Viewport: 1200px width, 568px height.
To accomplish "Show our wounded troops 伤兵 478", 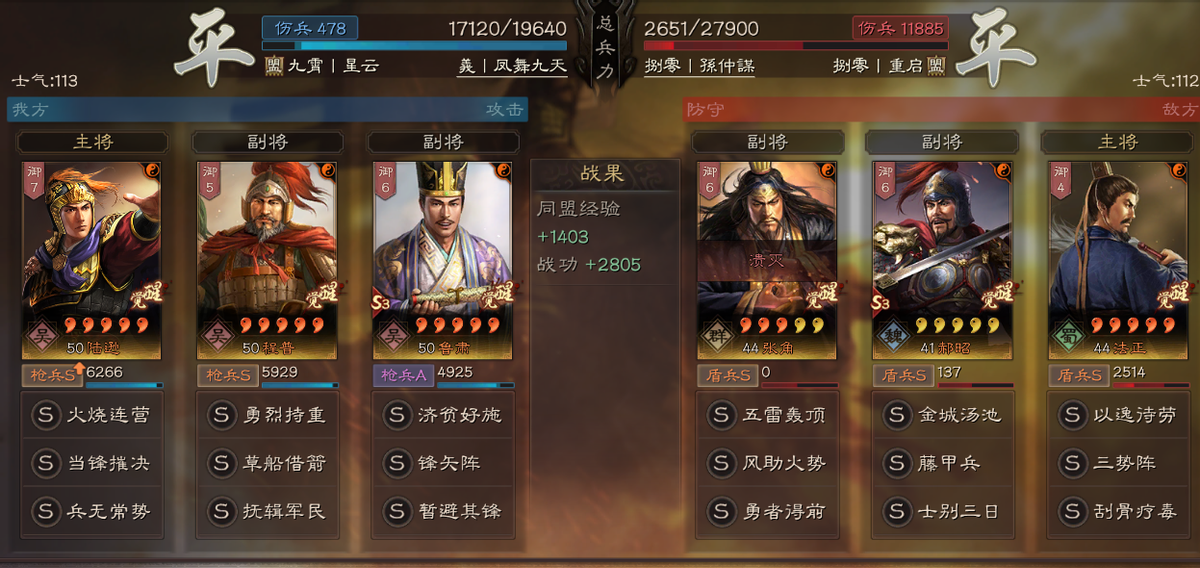I will (x=310, y=28).
